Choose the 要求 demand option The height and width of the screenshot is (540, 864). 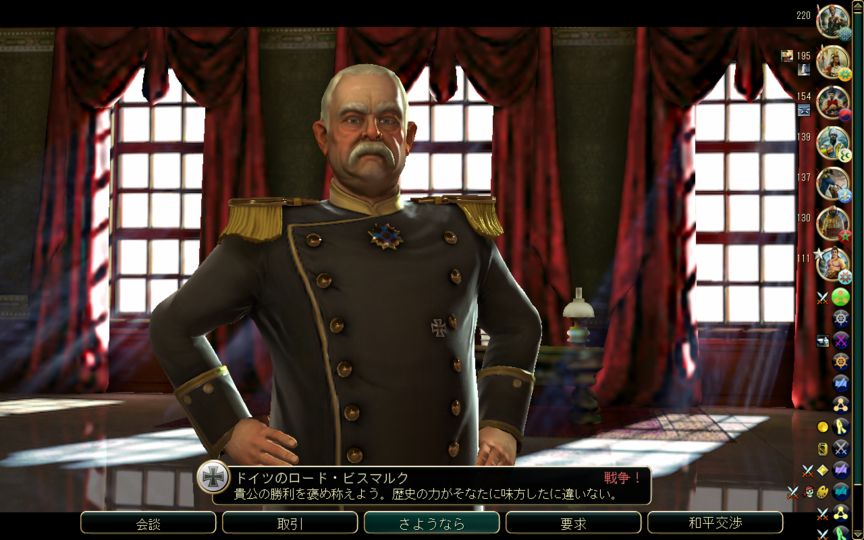pyautogui.click(x=573, y=523)
